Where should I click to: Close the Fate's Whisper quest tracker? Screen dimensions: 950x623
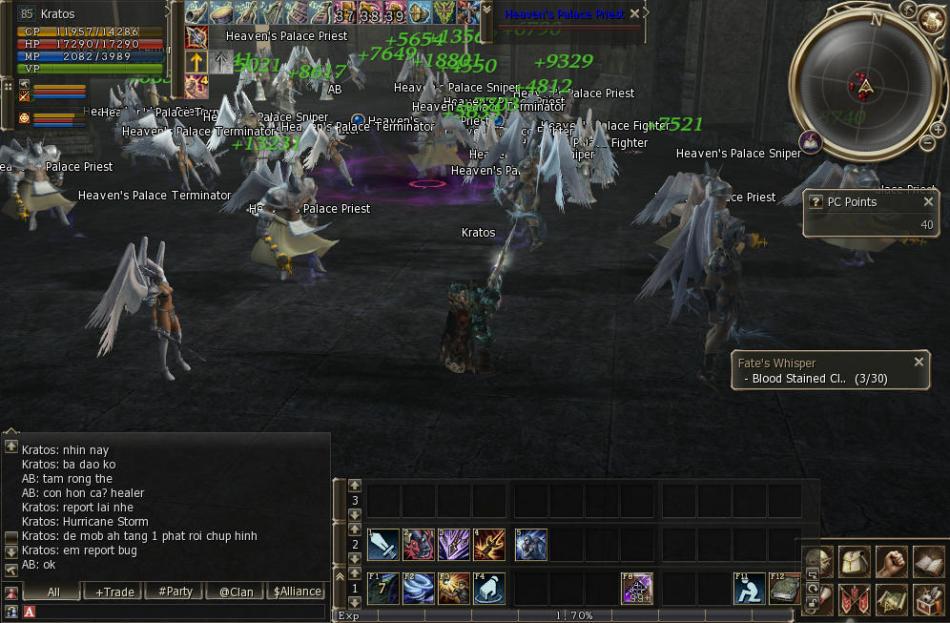point(919,362)
